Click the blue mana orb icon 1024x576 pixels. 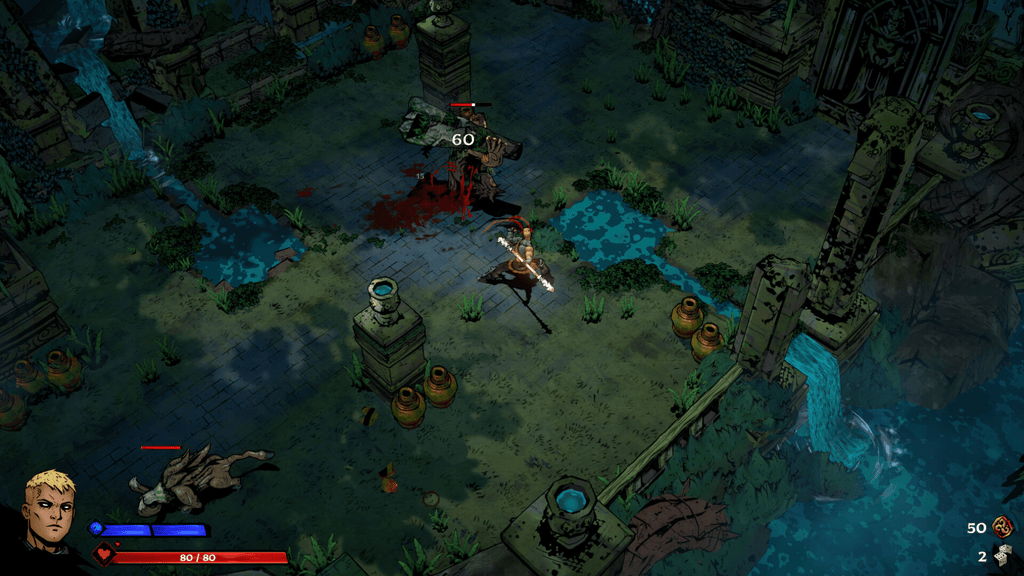(97, 528)
